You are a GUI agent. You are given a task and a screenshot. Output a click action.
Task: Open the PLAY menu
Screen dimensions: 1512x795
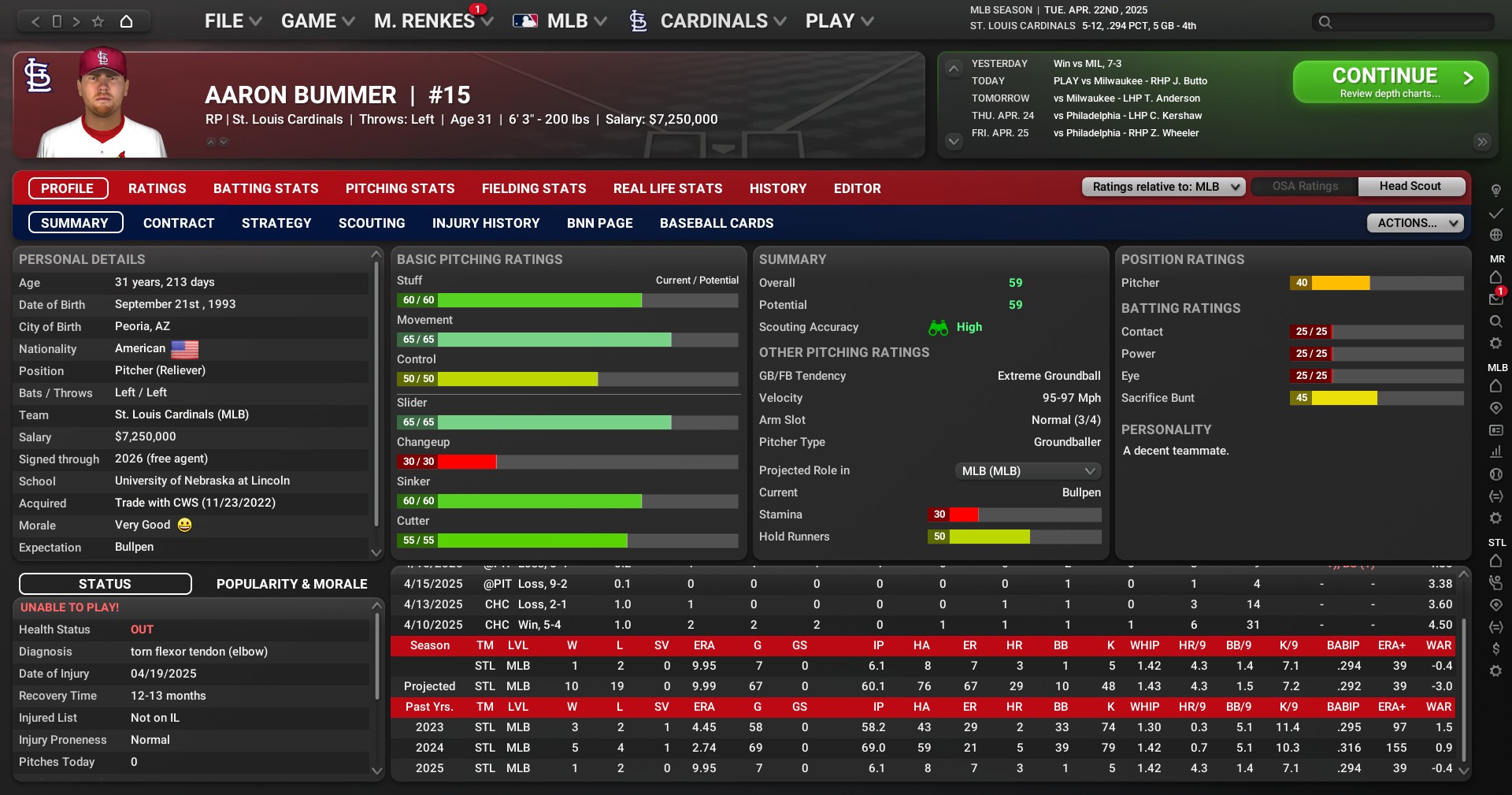[x=839, y=21]
